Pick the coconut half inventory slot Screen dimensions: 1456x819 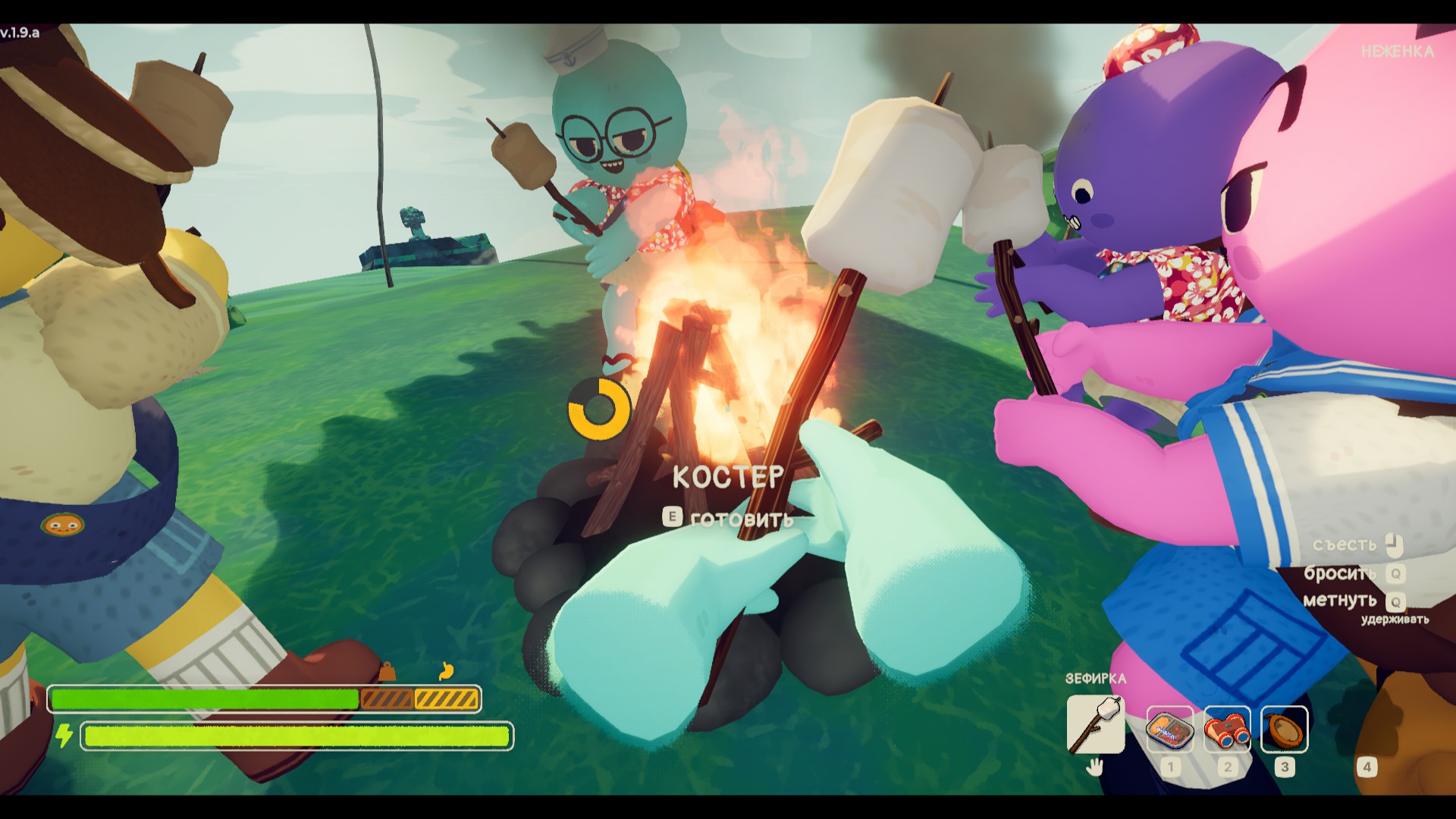(x=1284, y=729)
